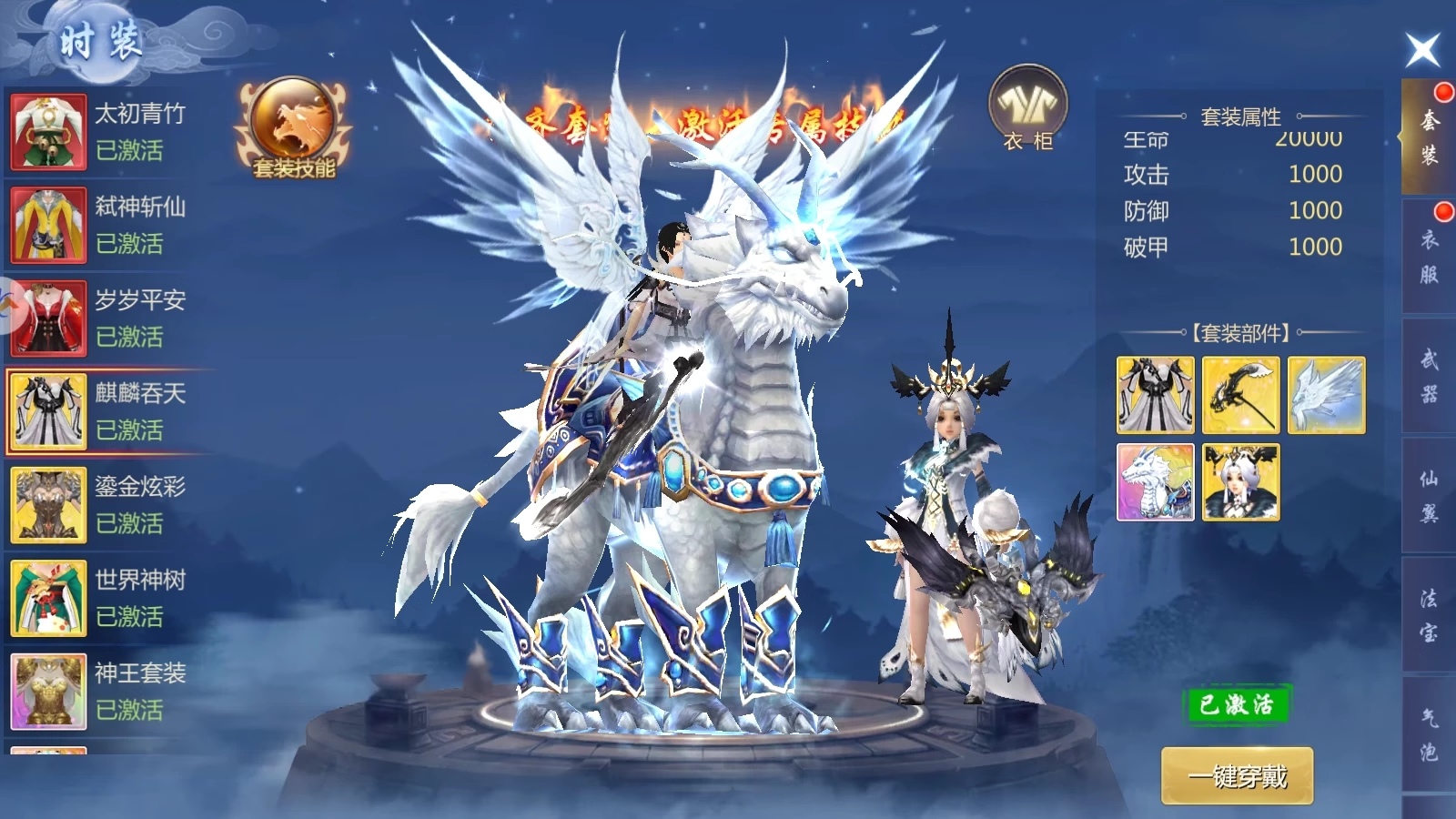Viewport: 1456px width, 819px height.
Task: Close the 时装 fashion screen
Action: (1422, 49)
